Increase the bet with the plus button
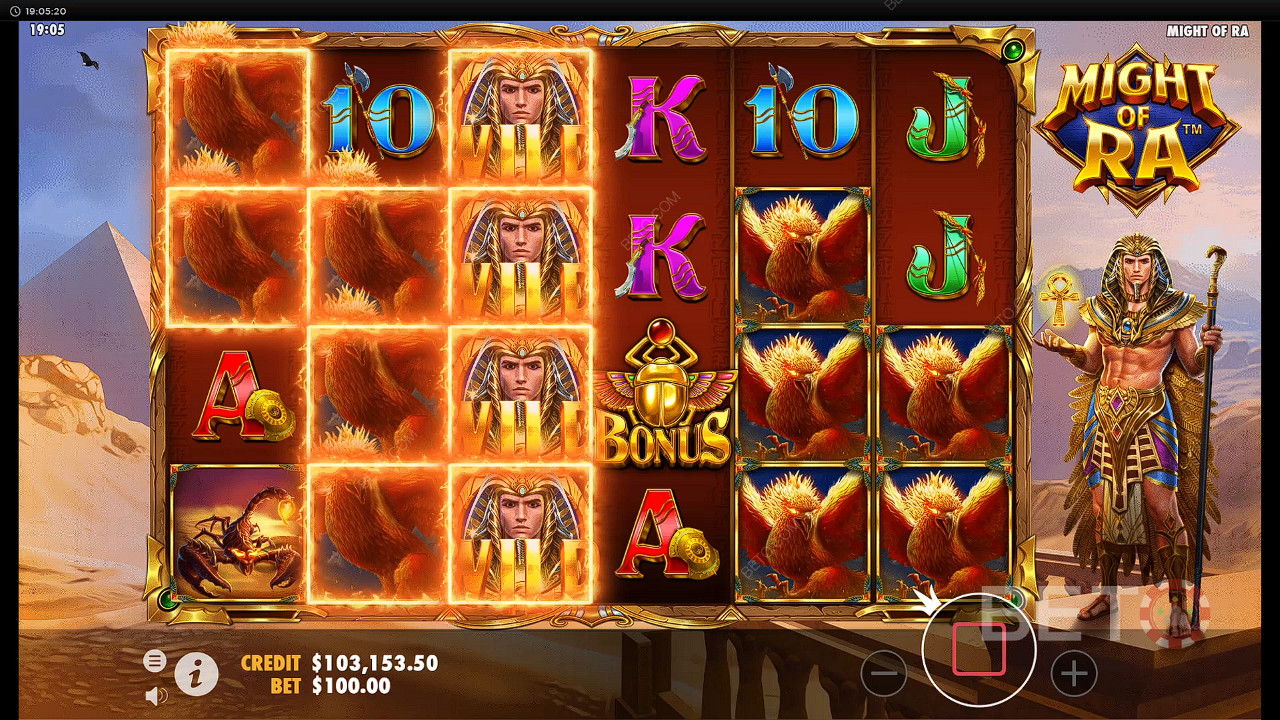Screen dimensions: 1280x720 [1073, 674]
